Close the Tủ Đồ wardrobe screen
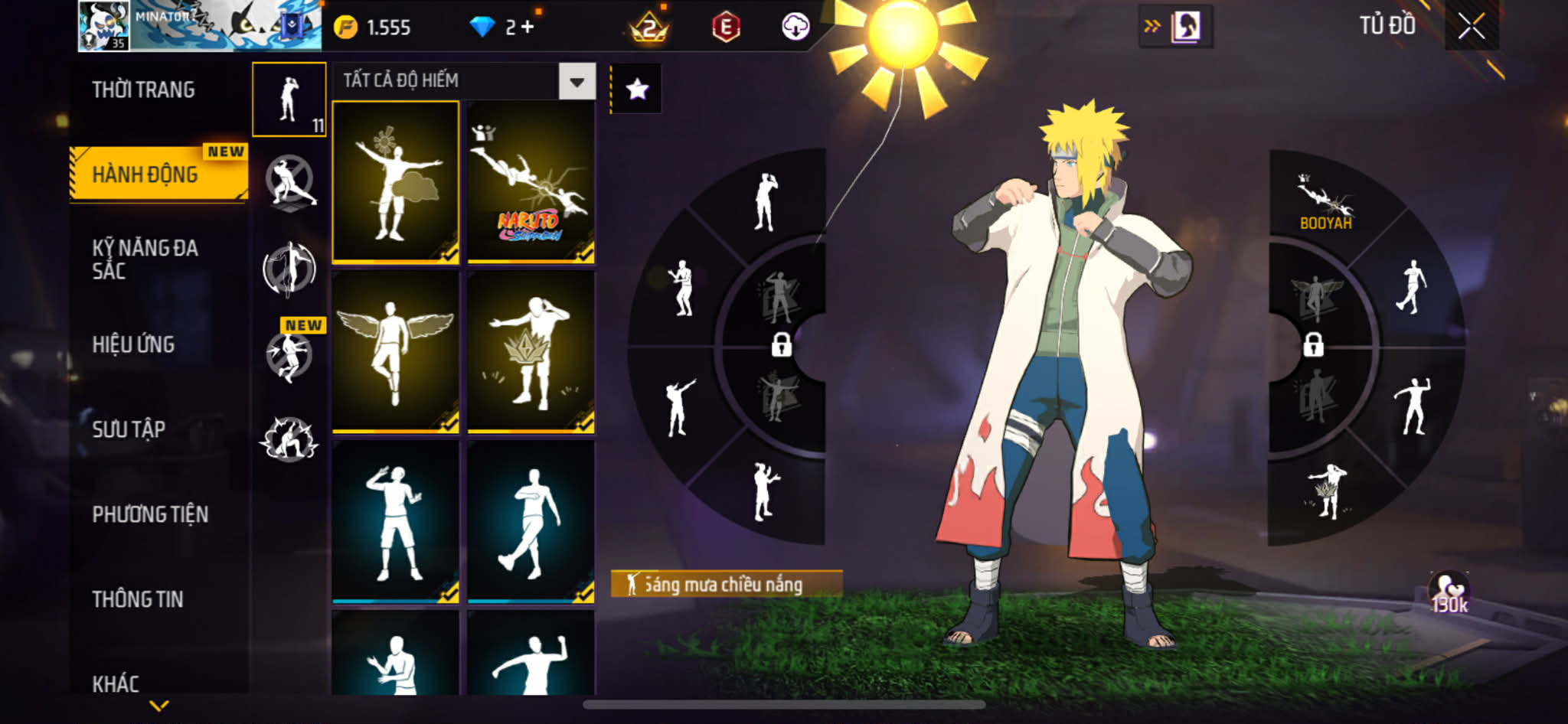Screen dimensions: 1568x724 pos(1471,27)
